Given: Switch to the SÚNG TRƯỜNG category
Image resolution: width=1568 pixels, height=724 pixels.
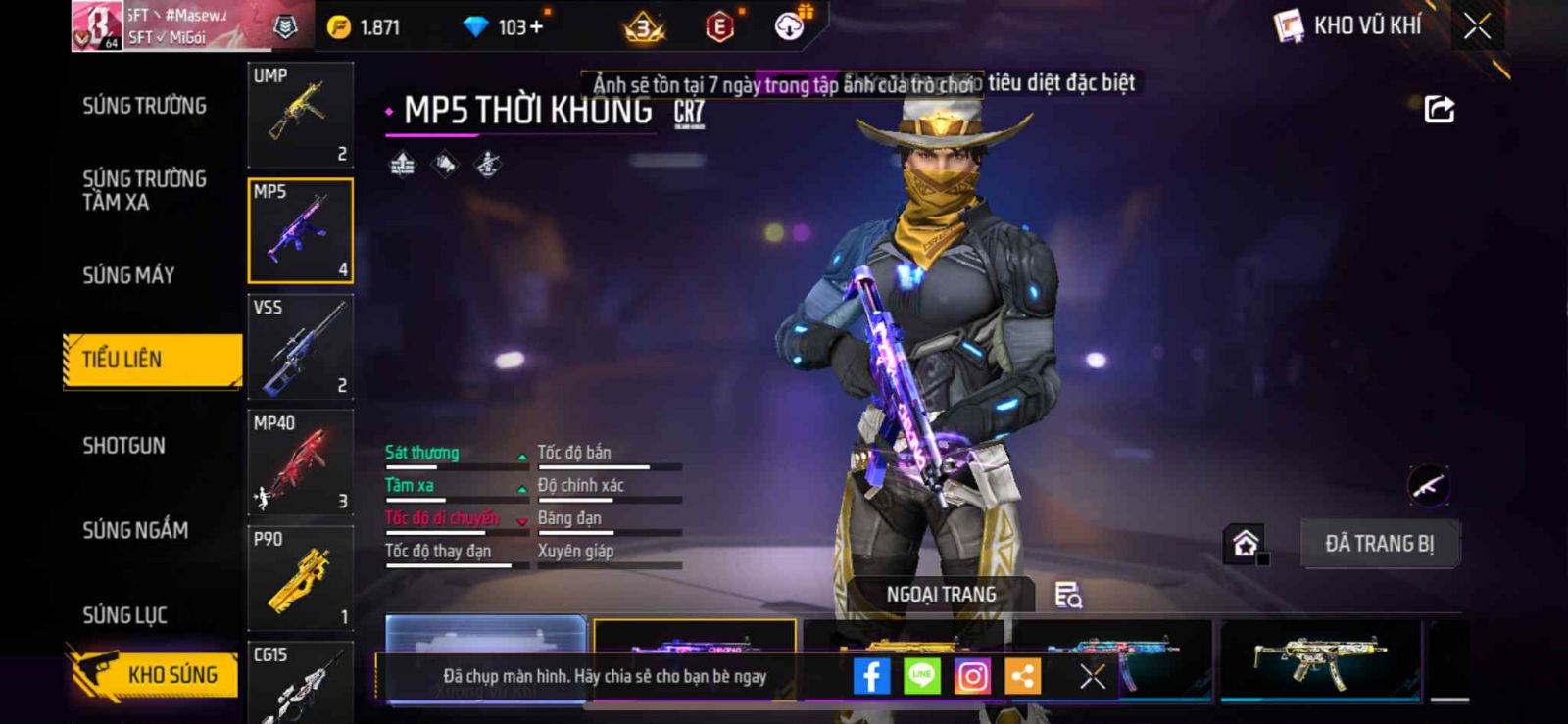Looking at the screenshot, I should (x=144, y=106).
